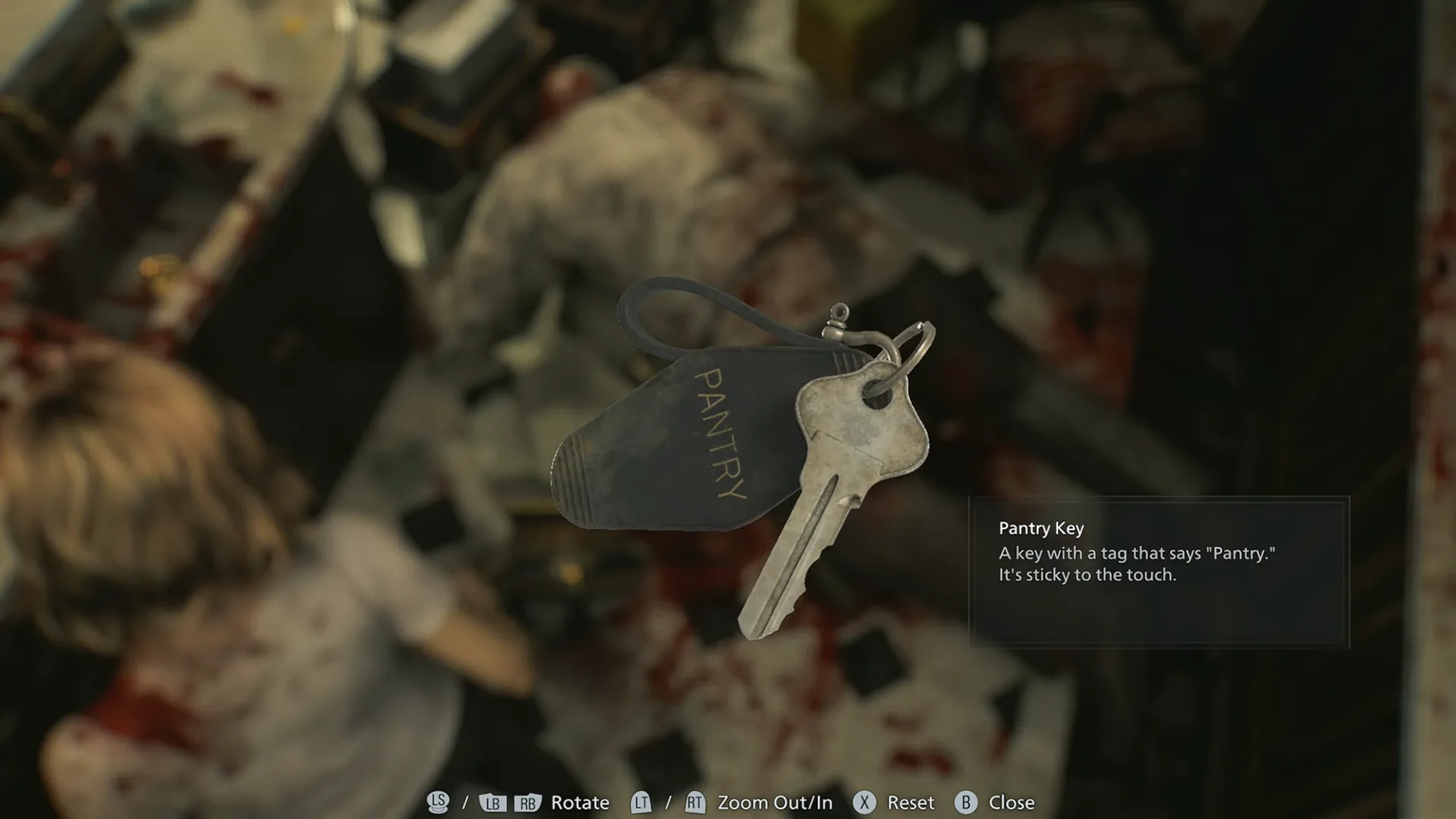Select the RT trigger icon
Image resolution: width=1456 pixels, height=819 pixels.
point(695,802)
